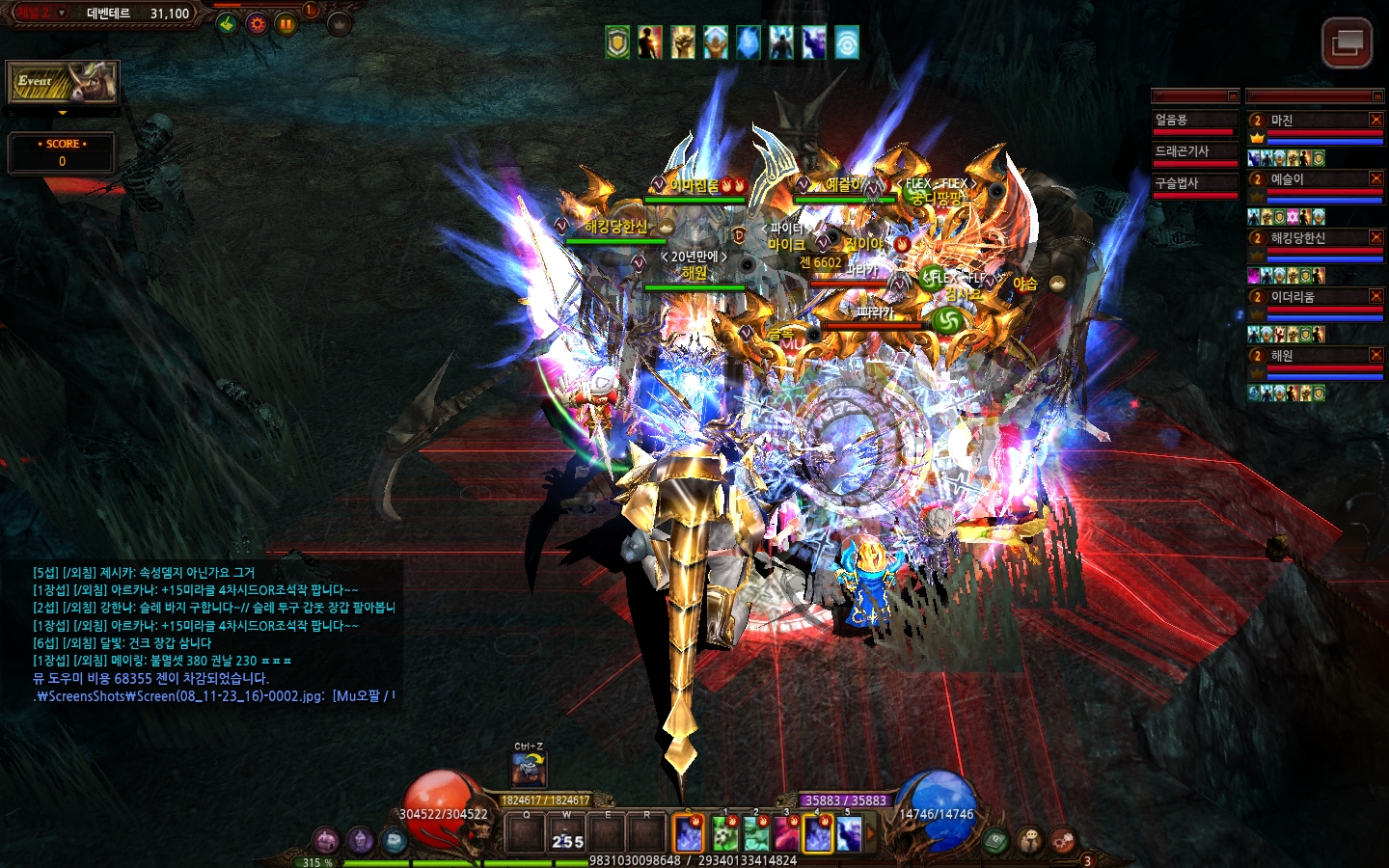Viewport: 1389px width, 868px height.
Task: Open the Event banner
Action: tap(63, 82)
